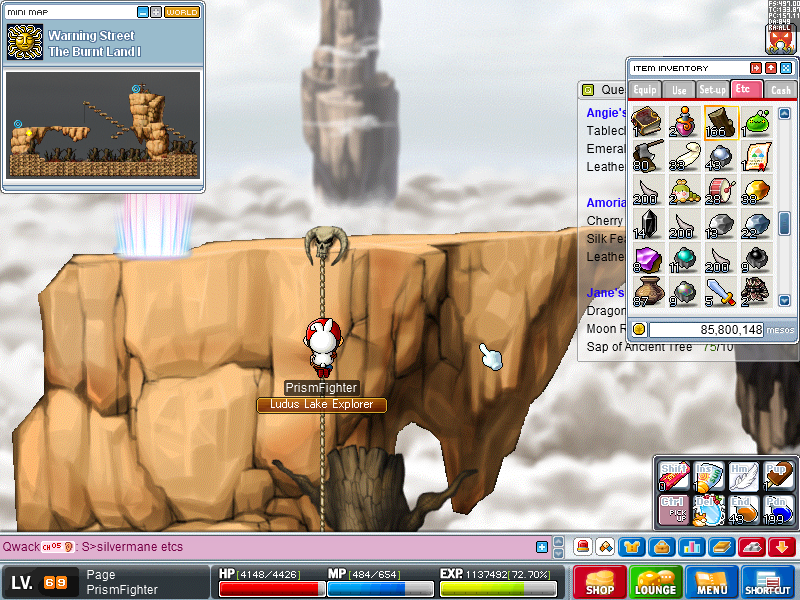The width and height of the screenshot is (800, 600).
Task: Use the blue potion quickslot with 199
Action: [x=780, y=510]
